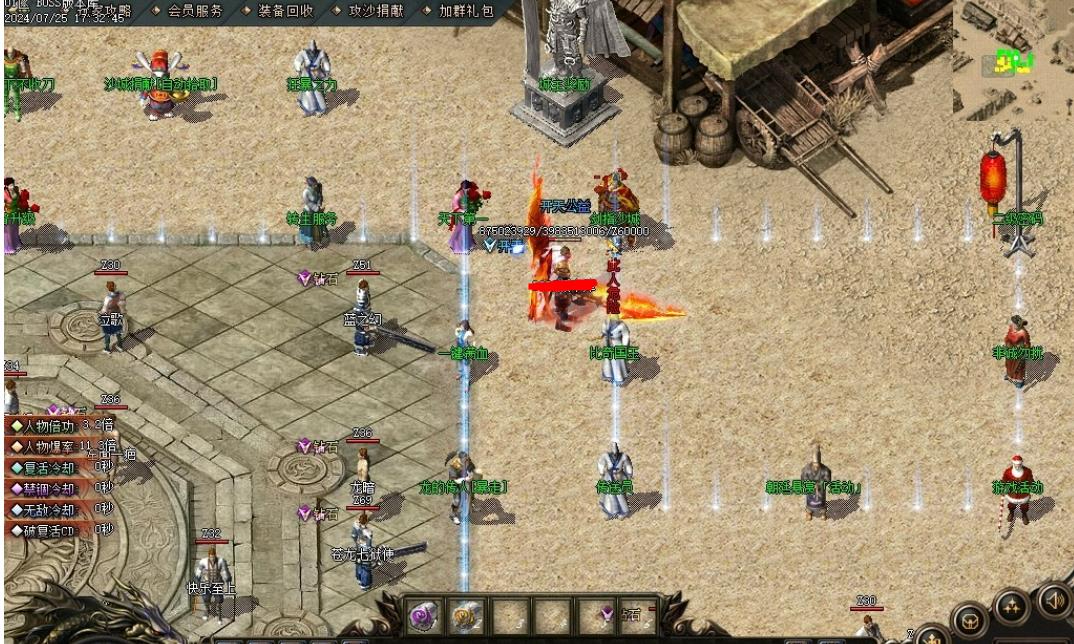Screen dimensions: 1074x644
Task: Toggle sound with the speaker button
Action: [1053, 600]
